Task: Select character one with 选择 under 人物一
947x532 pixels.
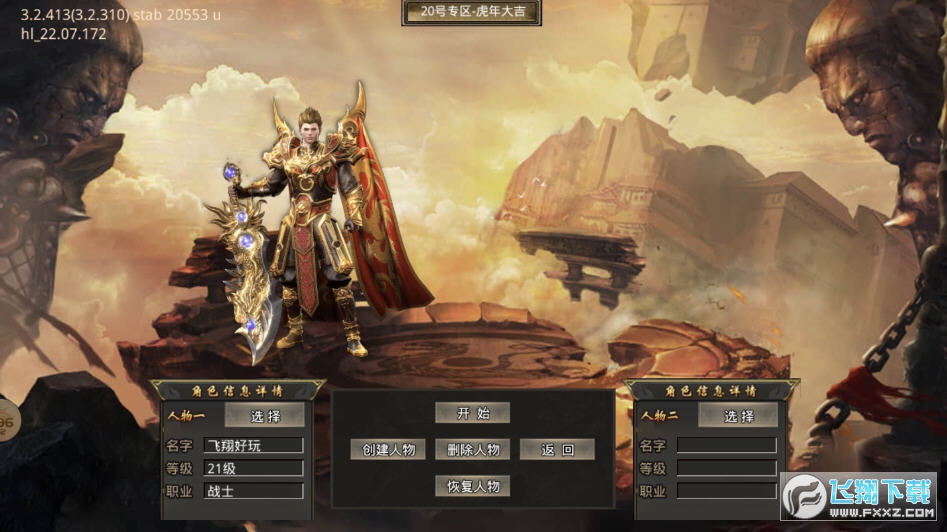Action: point(265,416)
